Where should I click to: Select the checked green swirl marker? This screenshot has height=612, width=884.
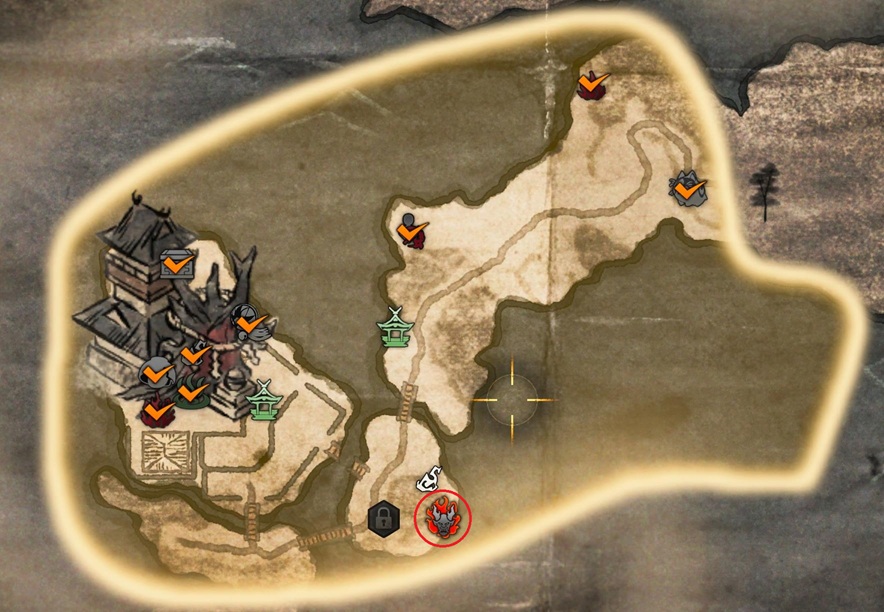tap(191, 391)
